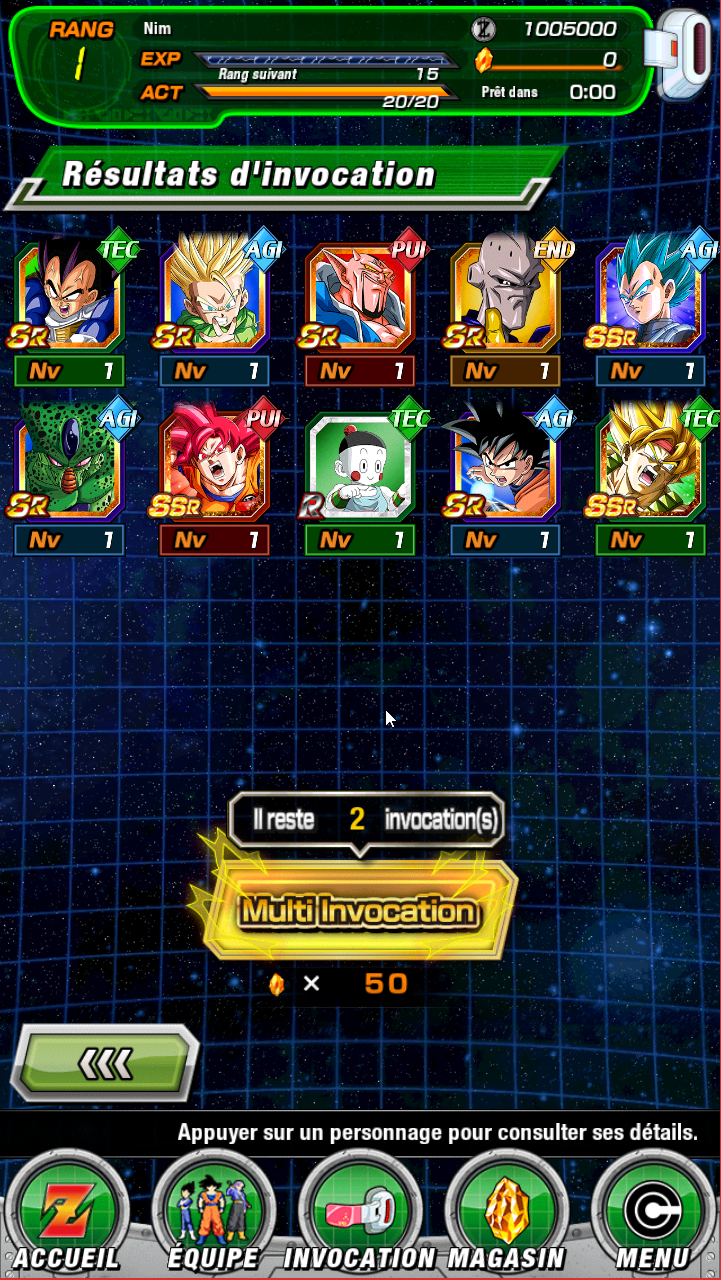This screenshot has width=721, height=1280.
Task: Tap the Multi Invocation button
Action: click(360, 911)
